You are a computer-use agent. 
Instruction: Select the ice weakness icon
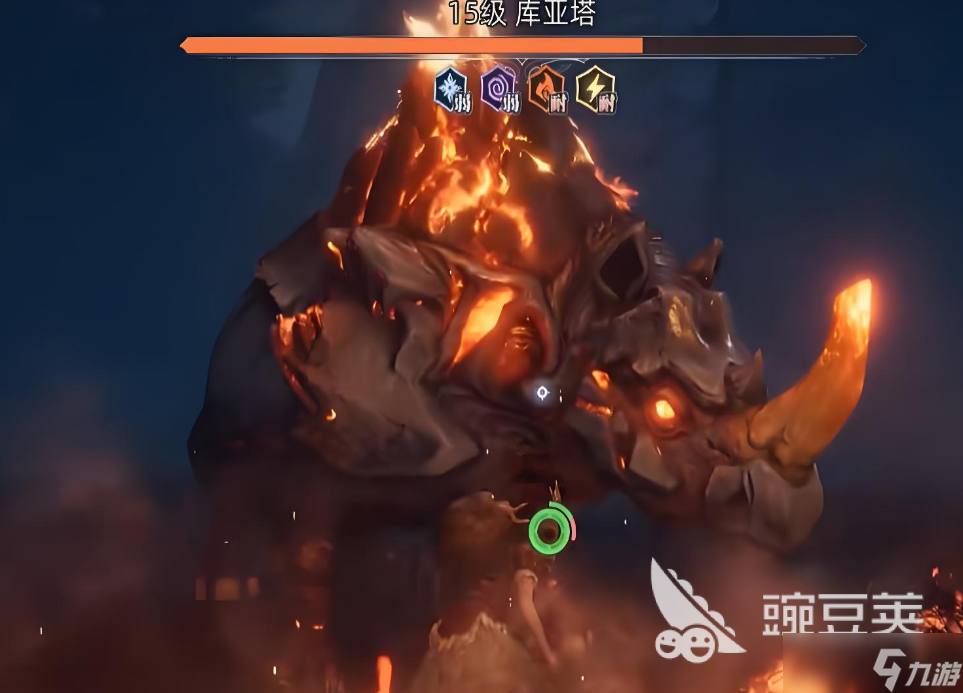coord(451,88)
